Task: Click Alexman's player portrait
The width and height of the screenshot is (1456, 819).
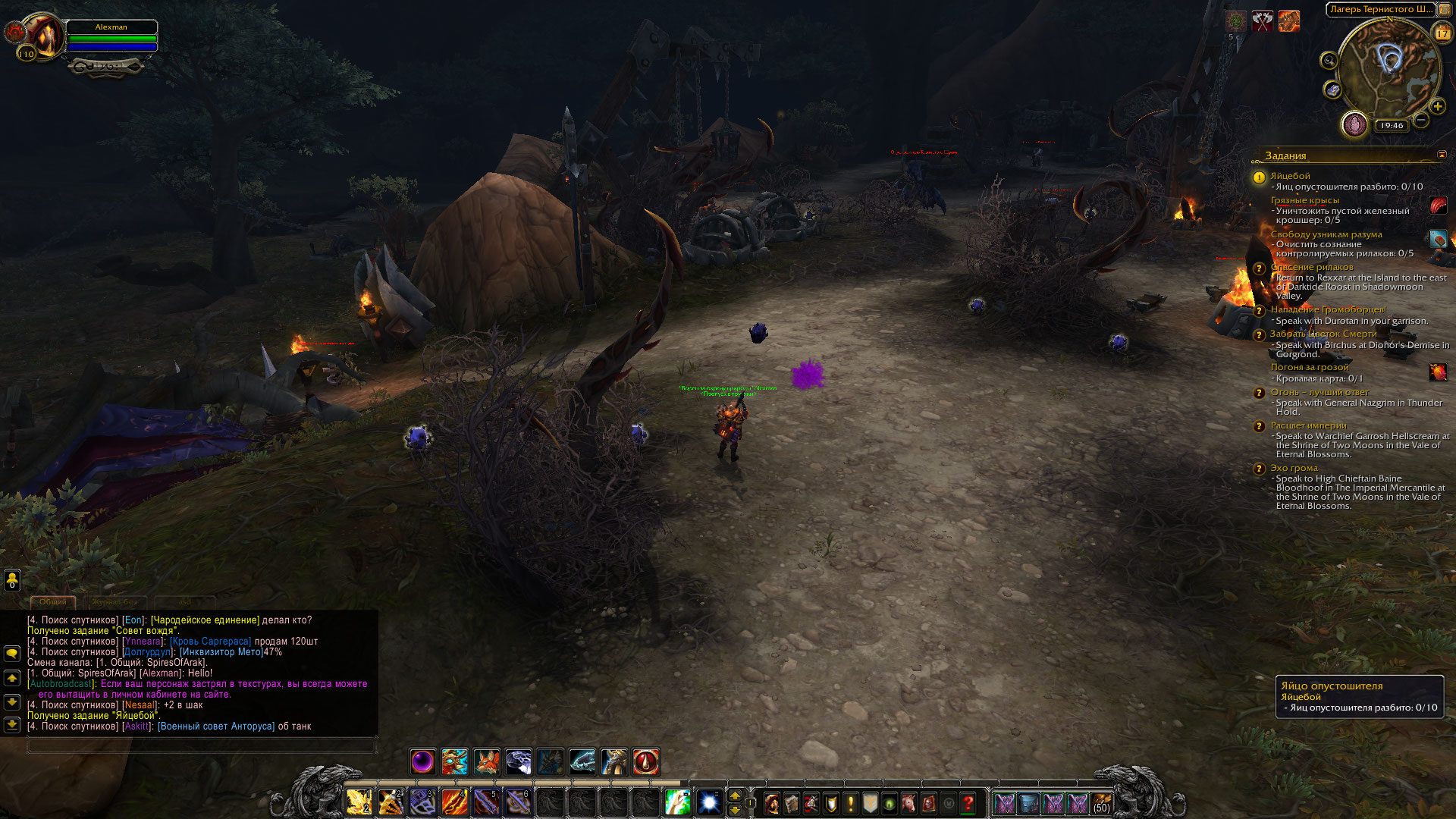Action: (45, 36)
